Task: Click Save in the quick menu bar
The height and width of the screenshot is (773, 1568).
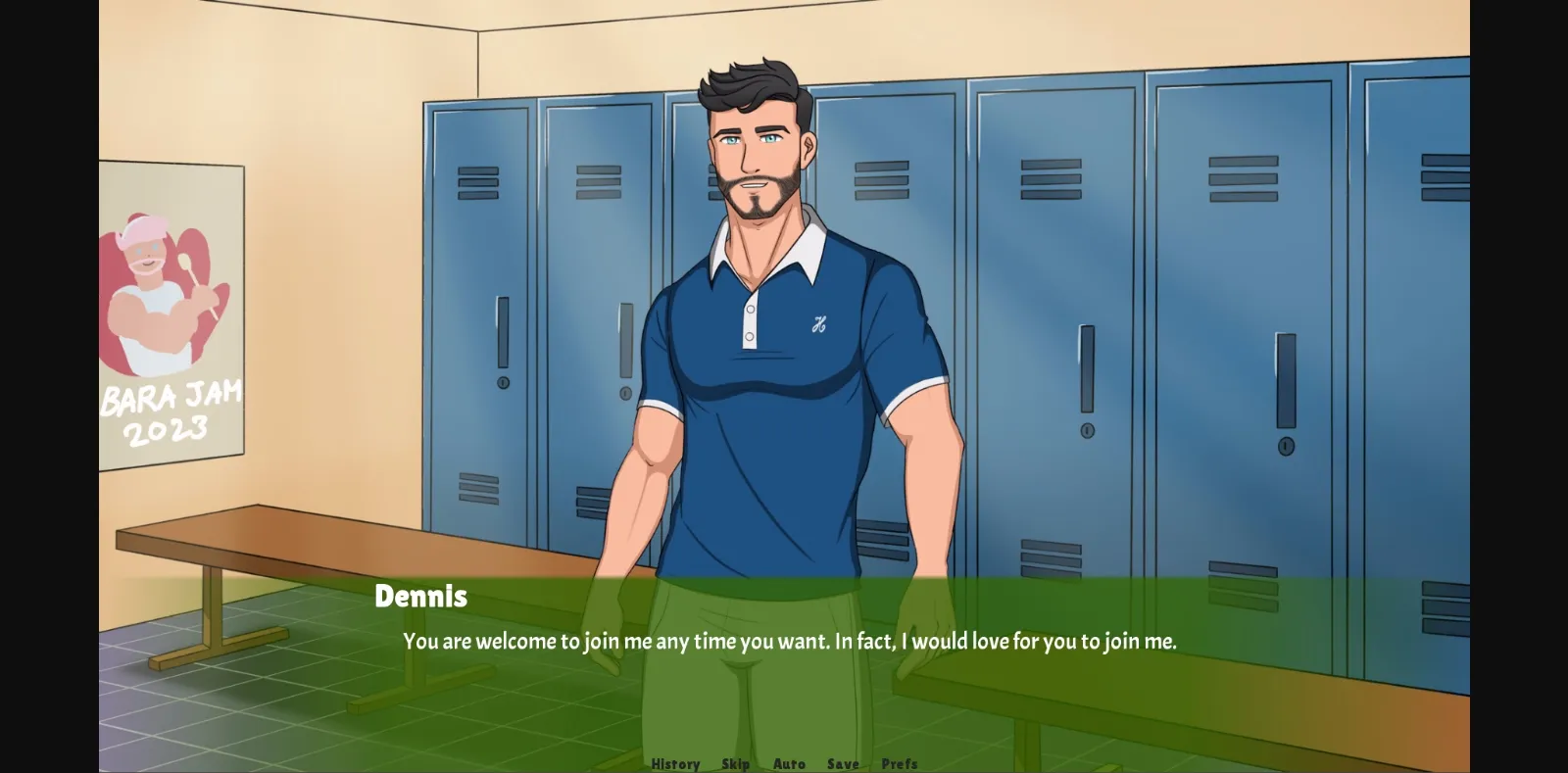Action: [x=841, y=763]
